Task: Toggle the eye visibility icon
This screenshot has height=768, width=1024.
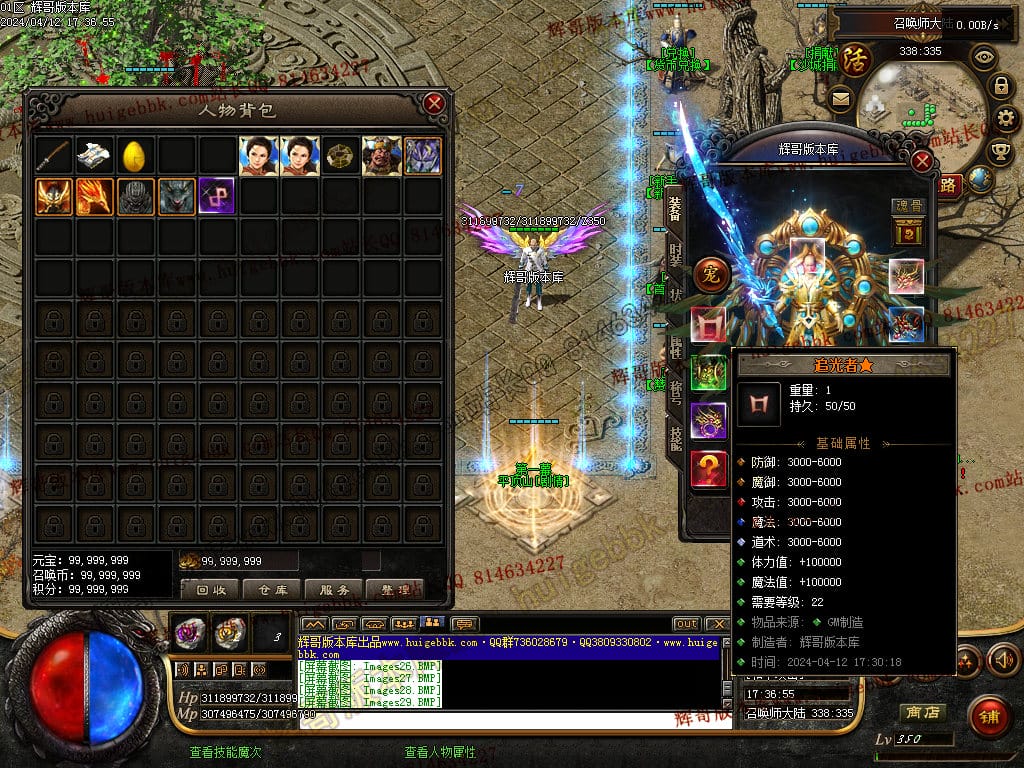Action: [984, 57]
